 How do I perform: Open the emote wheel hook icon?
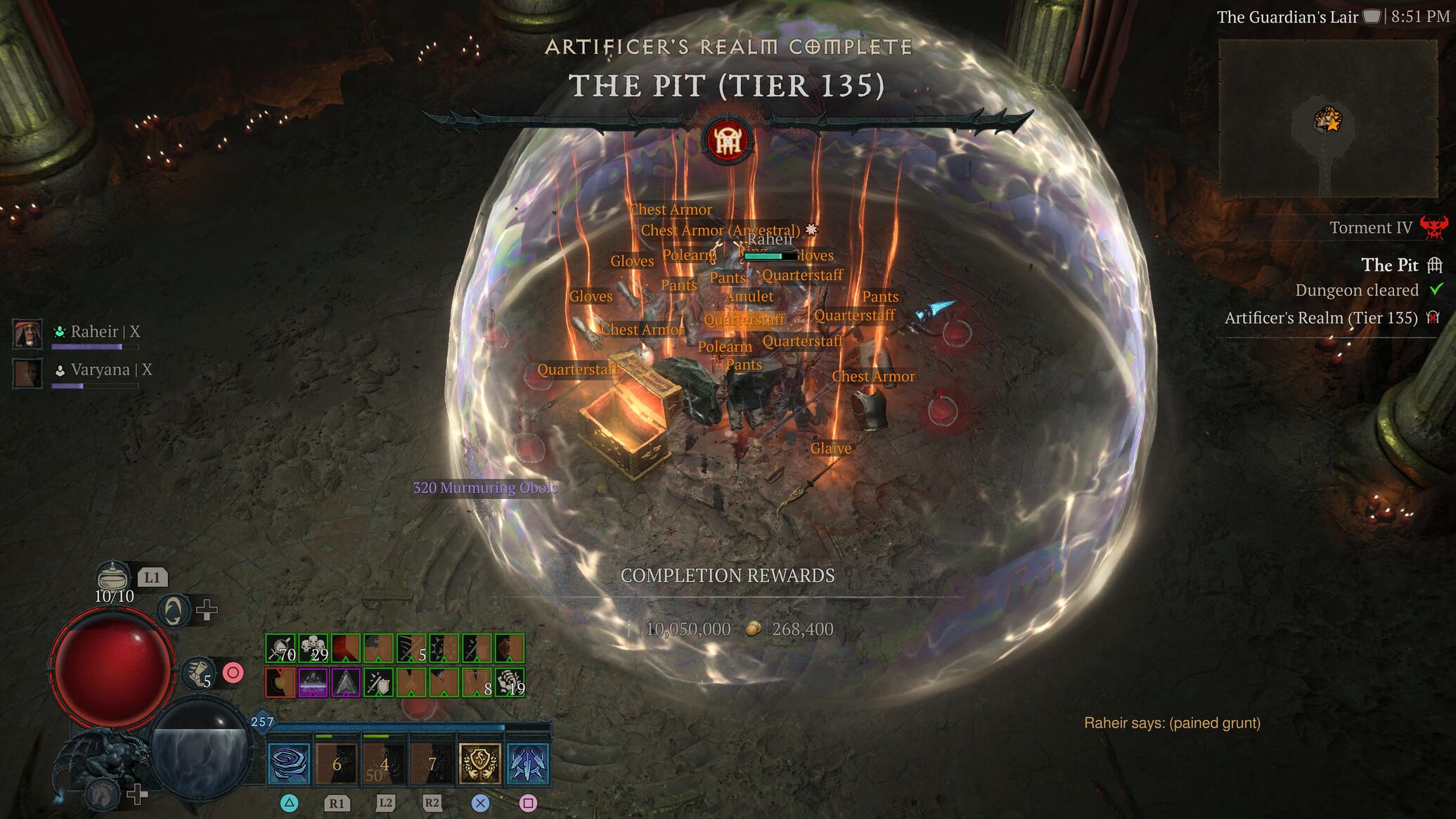point(173,610)
